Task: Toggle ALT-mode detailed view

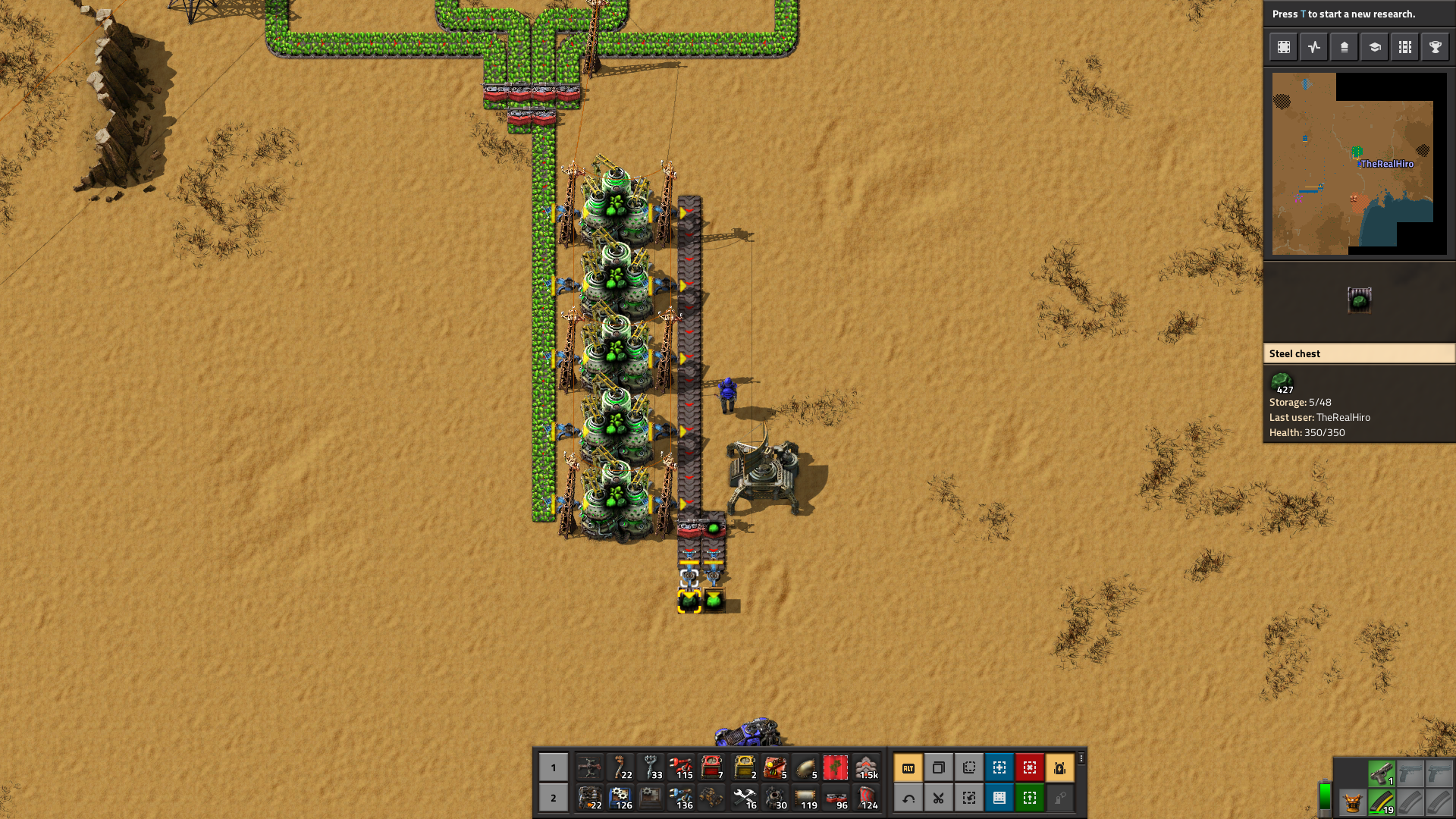Action: pos(908,767)
